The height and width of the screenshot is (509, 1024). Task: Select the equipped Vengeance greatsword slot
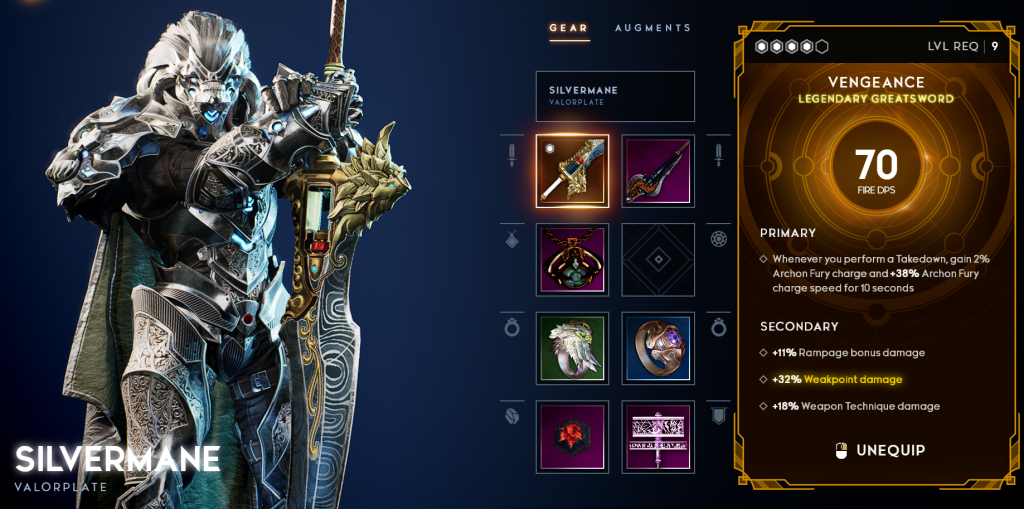click(x=572, y=171)
